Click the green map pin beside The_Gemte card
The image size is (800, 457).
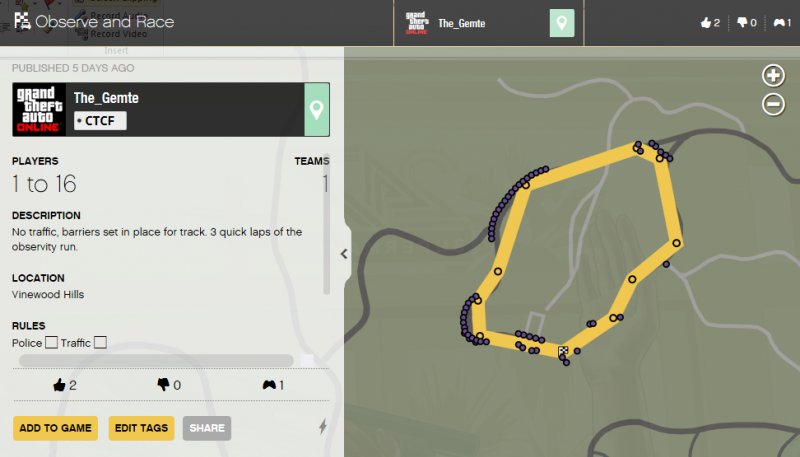click(317, 109)
